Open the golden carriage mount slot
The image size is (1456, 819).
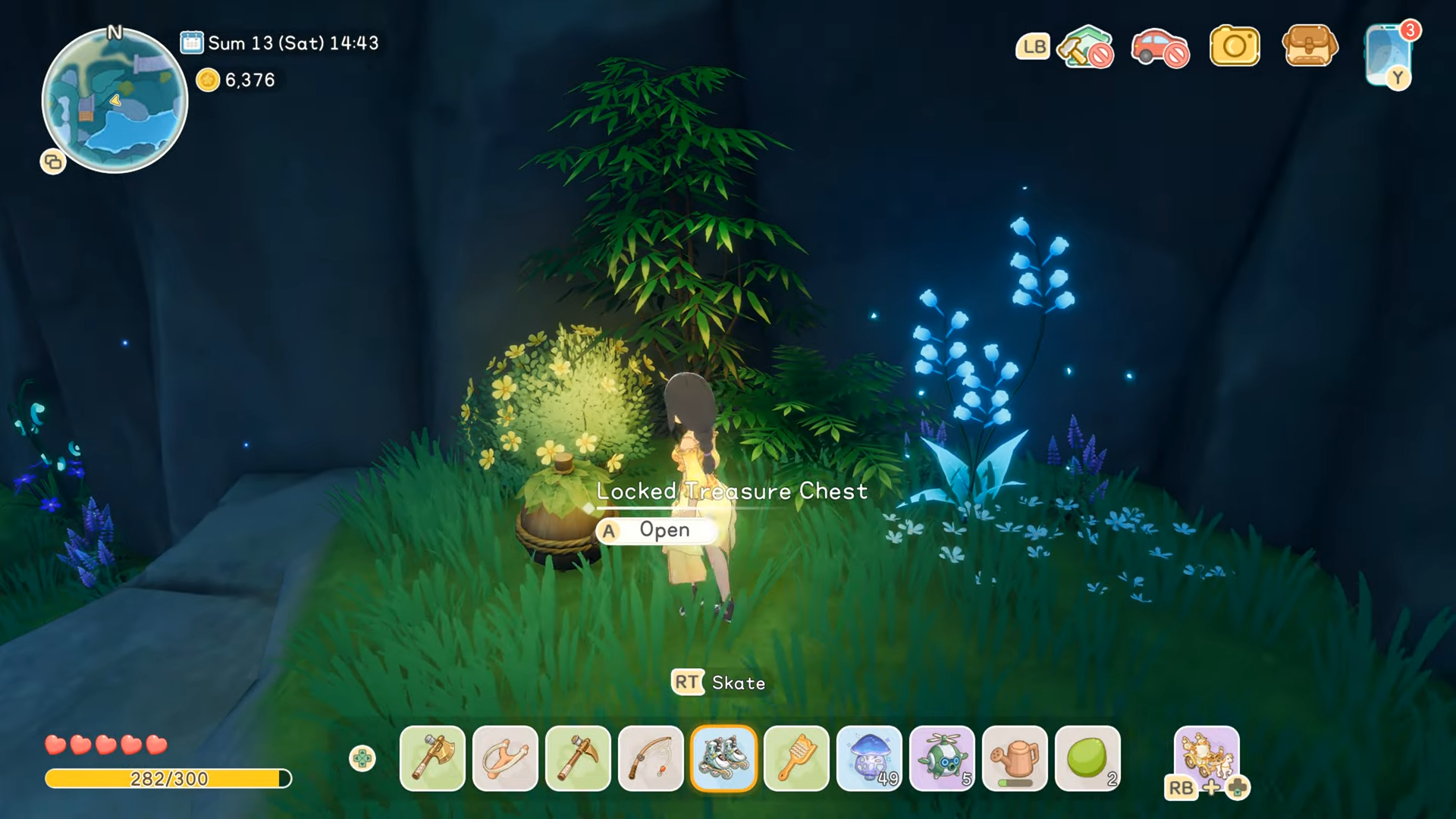coord(1207,757)
